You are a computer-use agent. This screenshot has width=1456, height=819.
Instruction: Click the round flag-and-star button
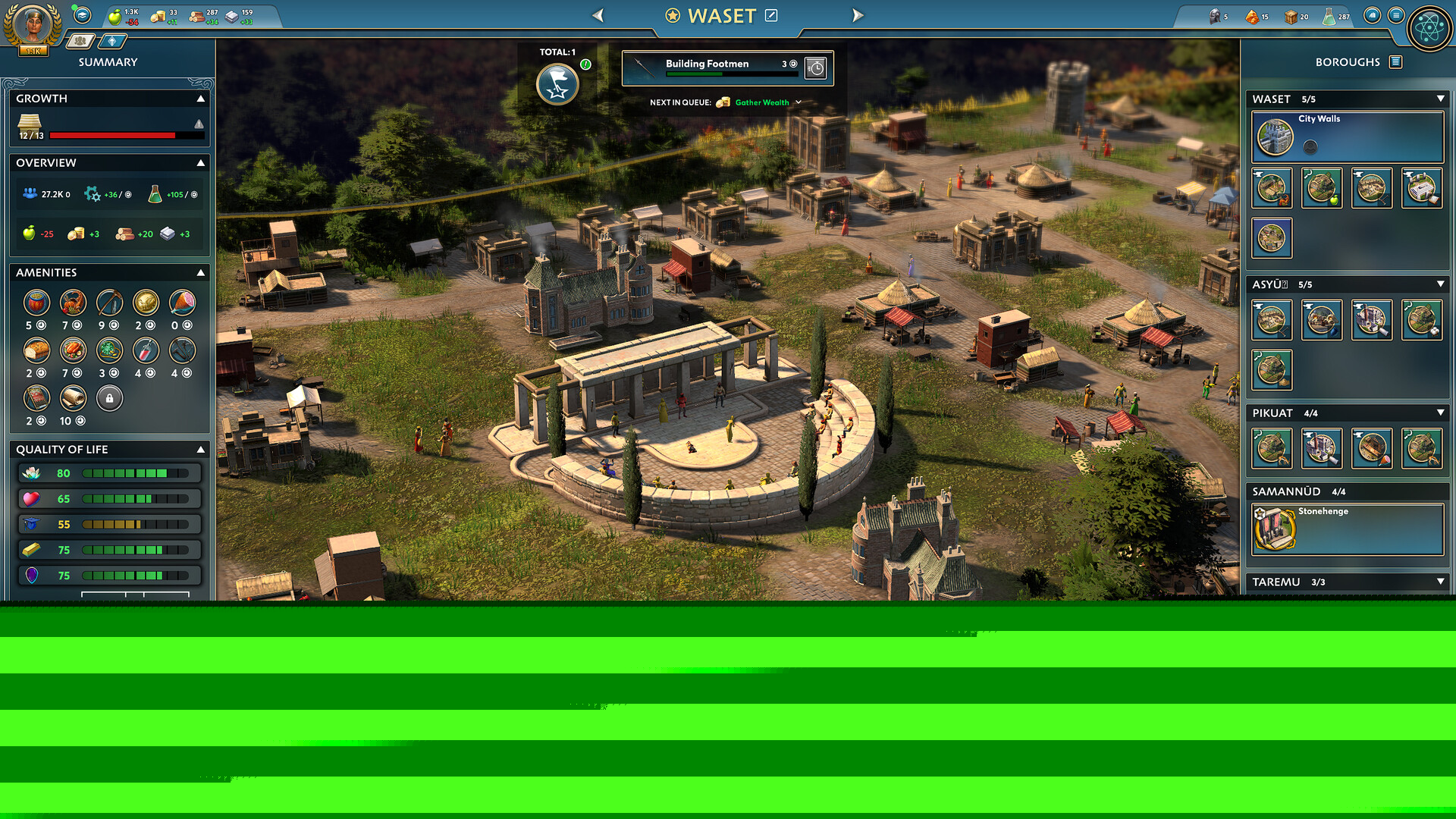pyautogui.click(x=557, y=85)
